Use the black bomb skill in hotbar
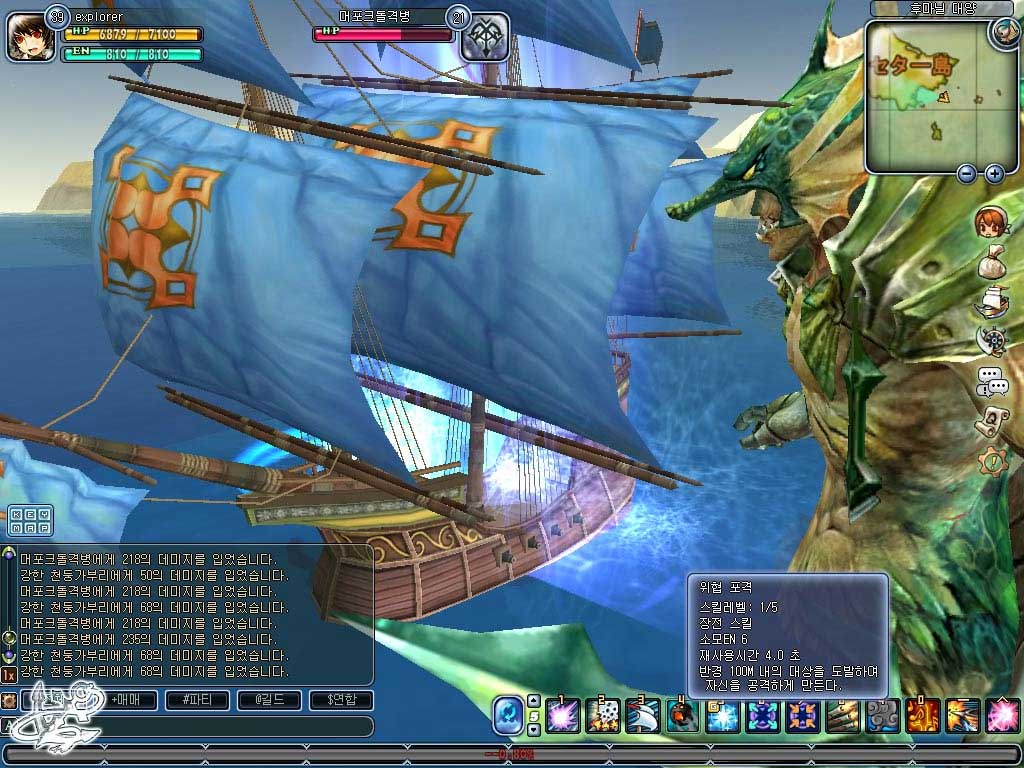The height and width of the screenshot is (768, 1024). coord(681,716)
